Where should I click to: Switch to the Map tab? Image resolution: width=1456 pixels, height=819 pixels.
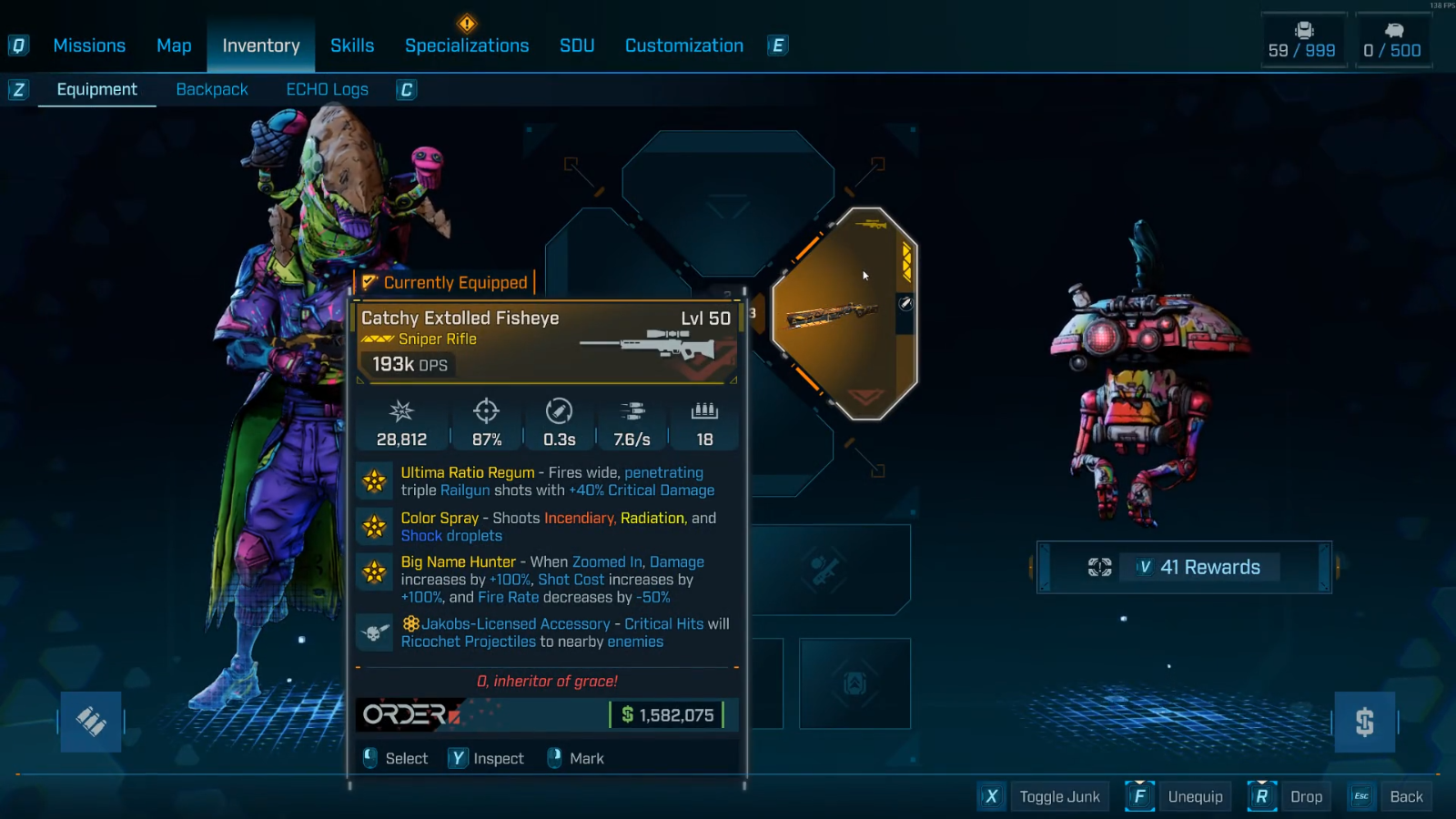pyautogui.click(x=174, y=45)
